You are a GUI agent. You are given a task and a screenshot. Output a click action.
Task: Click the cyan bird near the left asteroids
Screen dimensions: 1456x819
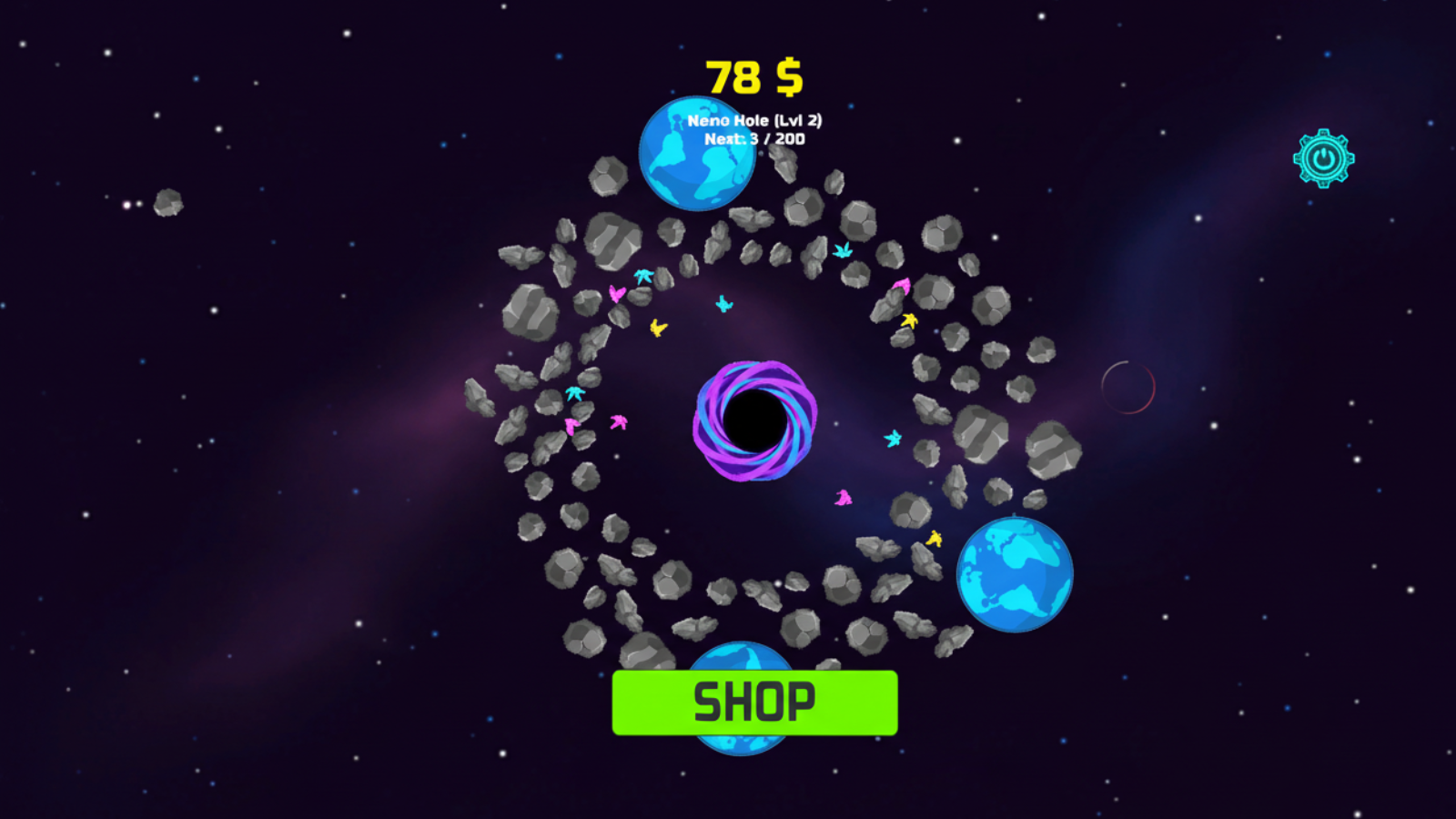(575, 393)
